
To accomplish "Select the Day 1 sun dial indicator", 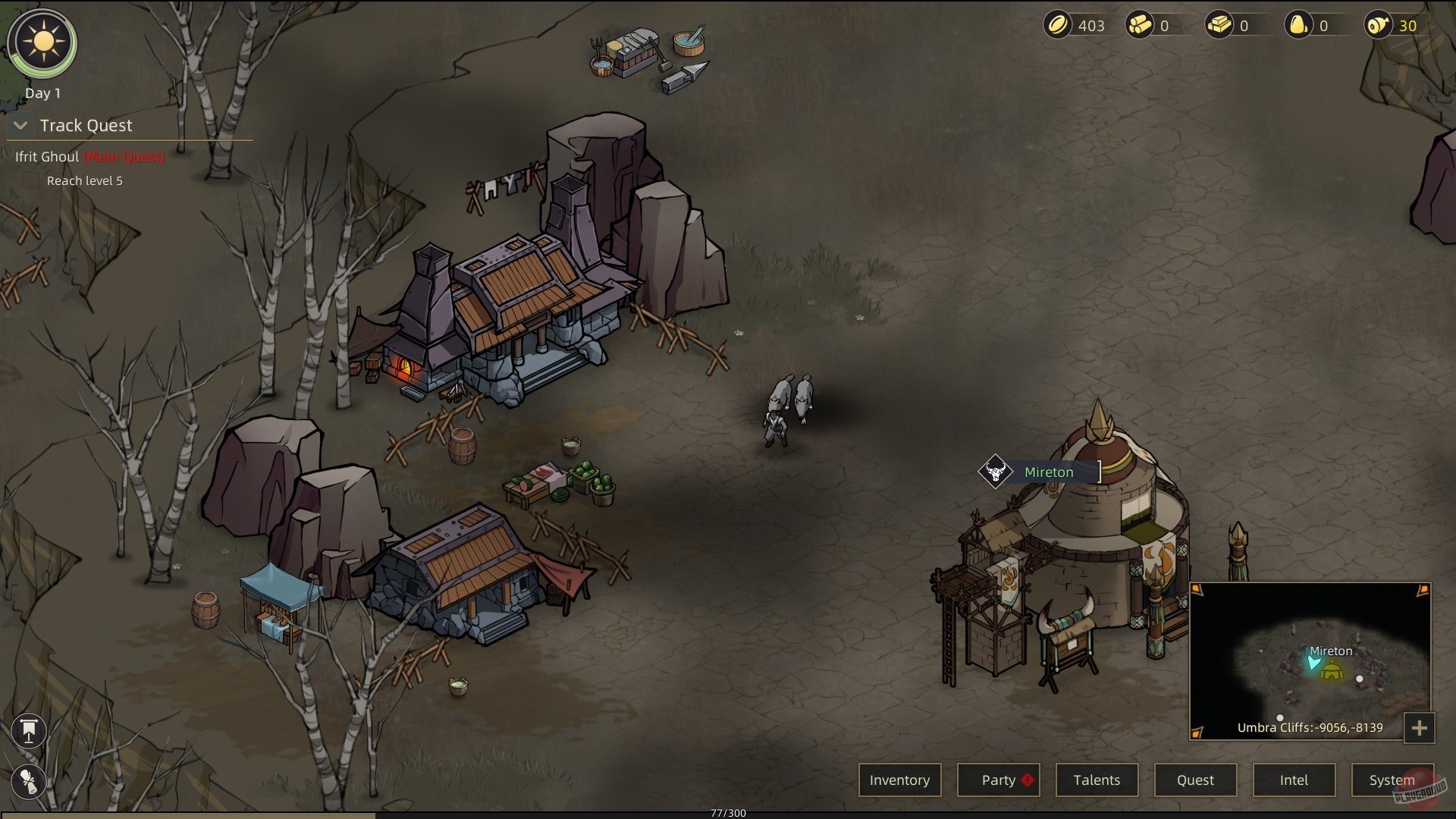I will (x=42, y=43).
